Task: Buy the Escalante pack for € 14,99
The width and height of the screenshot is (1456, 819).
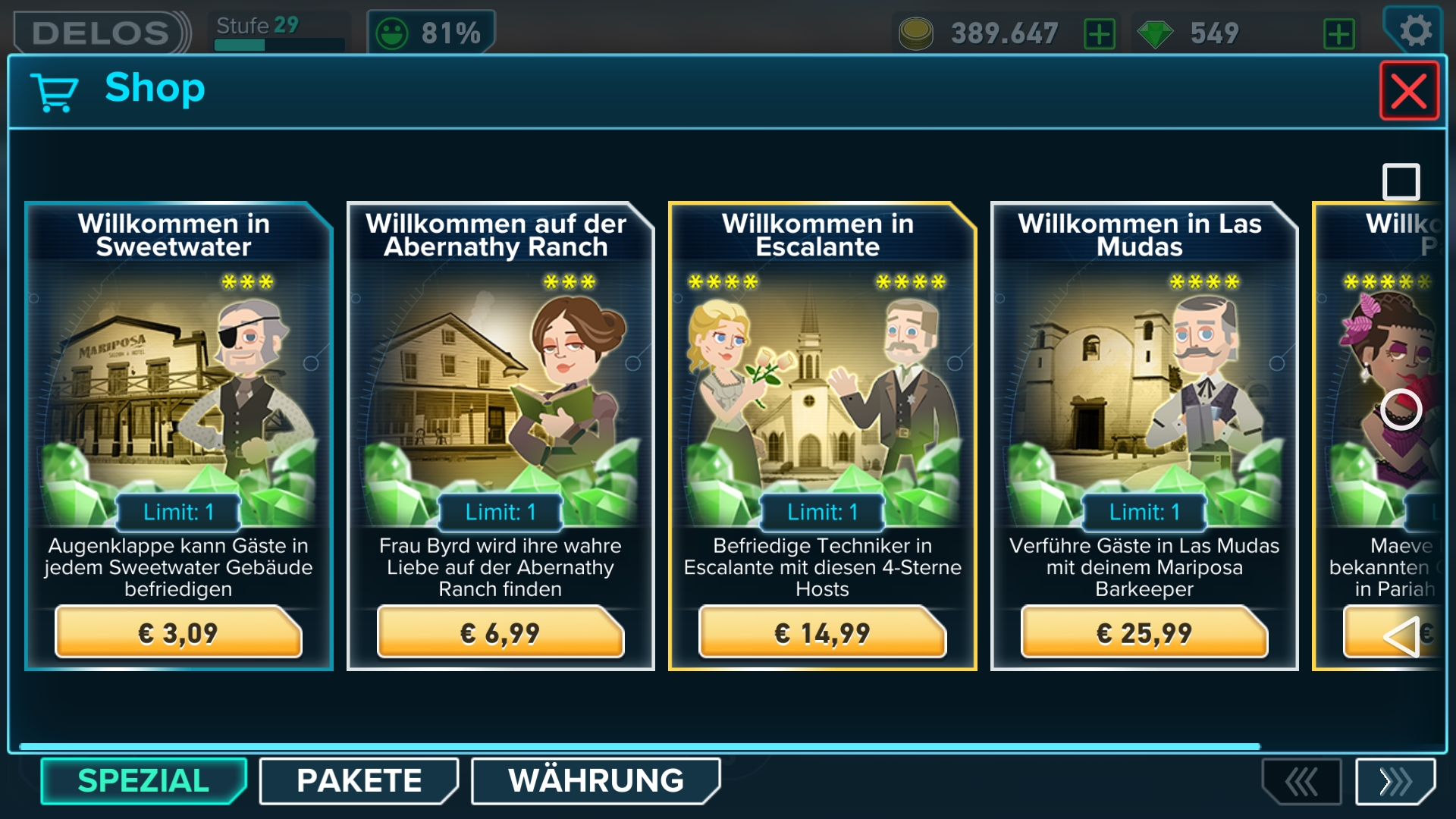Action: [822, 632]
